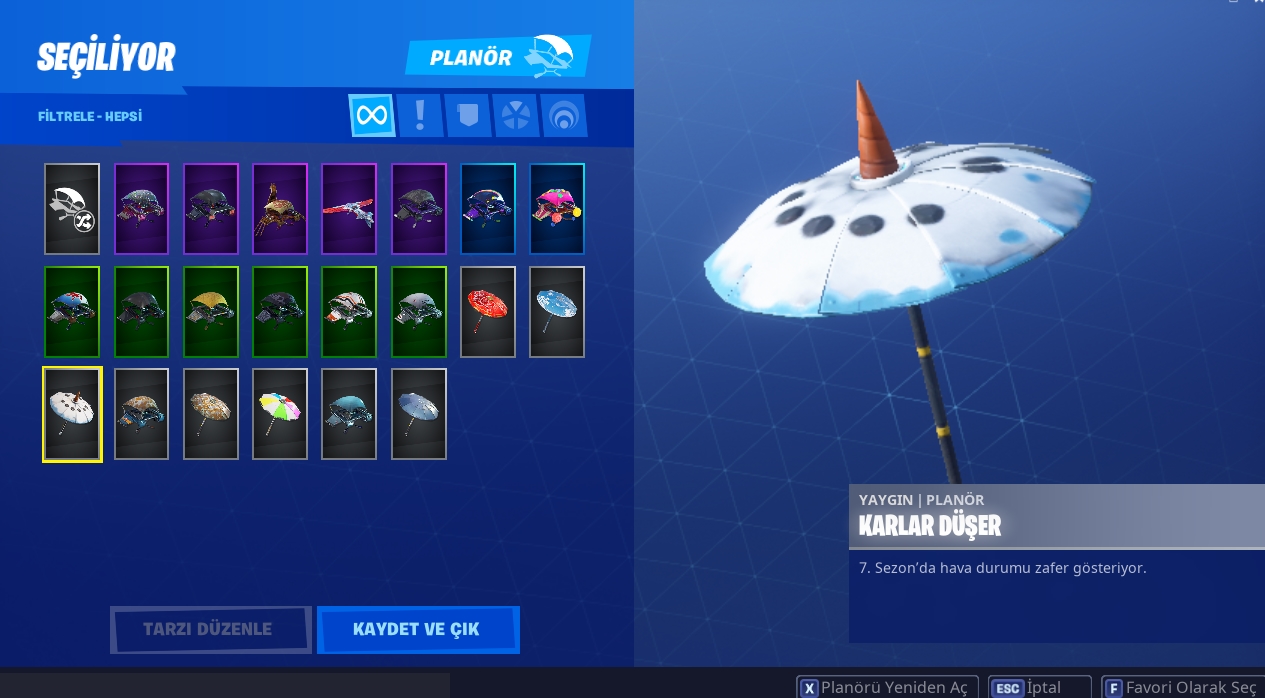Image resolution: width=1265 pixels, height=698 pixels.
Task: Pick the random glider shuffle slot
Action: (72, 209)
